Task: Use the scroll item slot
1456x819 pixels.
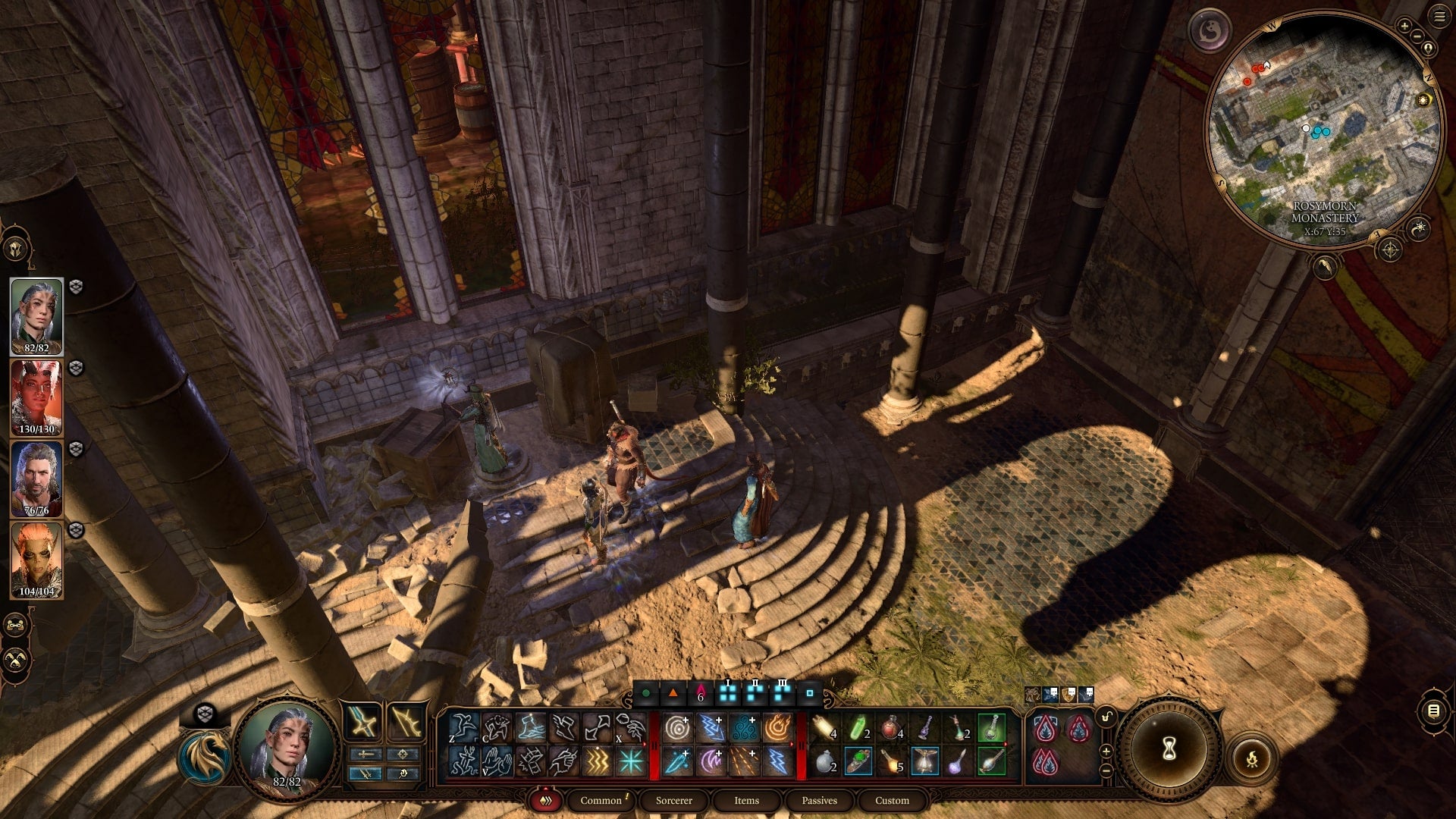Action: pyautogui.click(x=824, y=728)
